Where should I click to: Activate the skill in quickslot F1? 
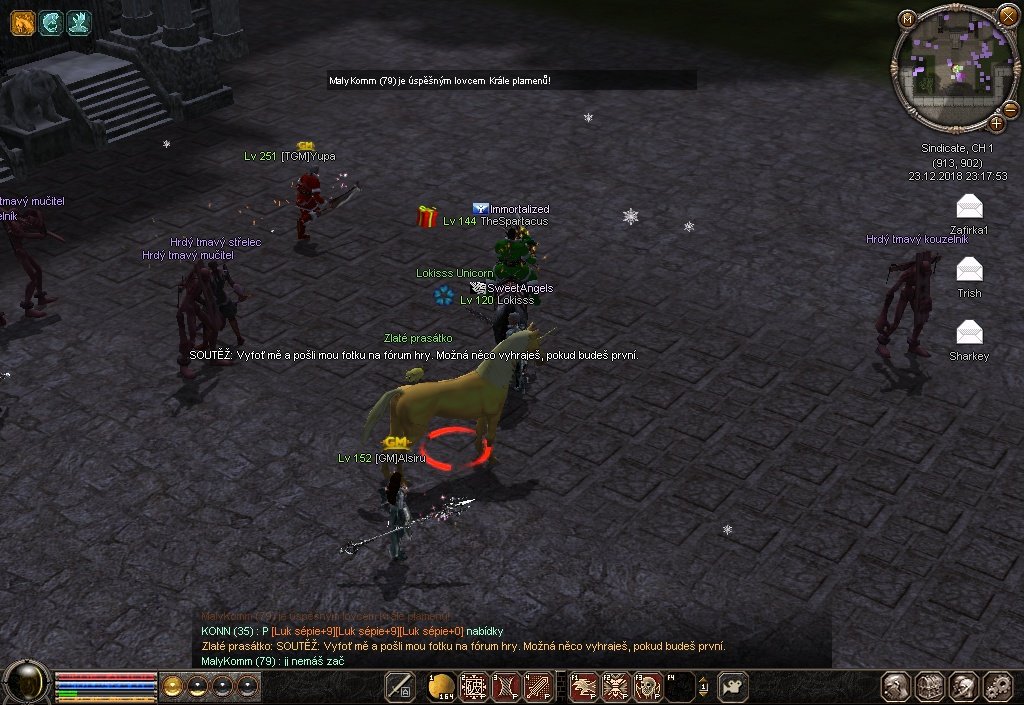pos(585,686)
